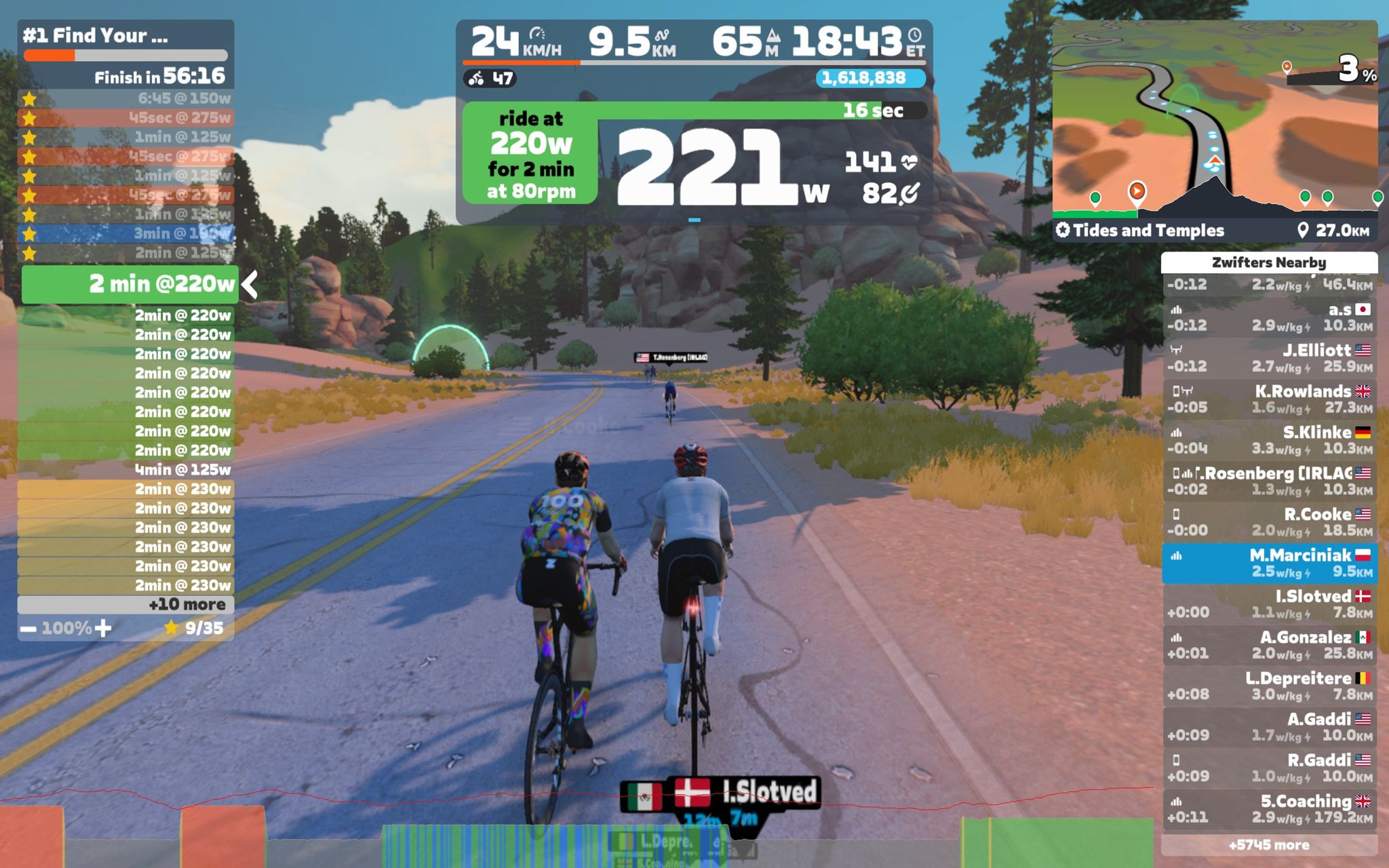Decrease workout intensity with the minus button

coord(28,629)
